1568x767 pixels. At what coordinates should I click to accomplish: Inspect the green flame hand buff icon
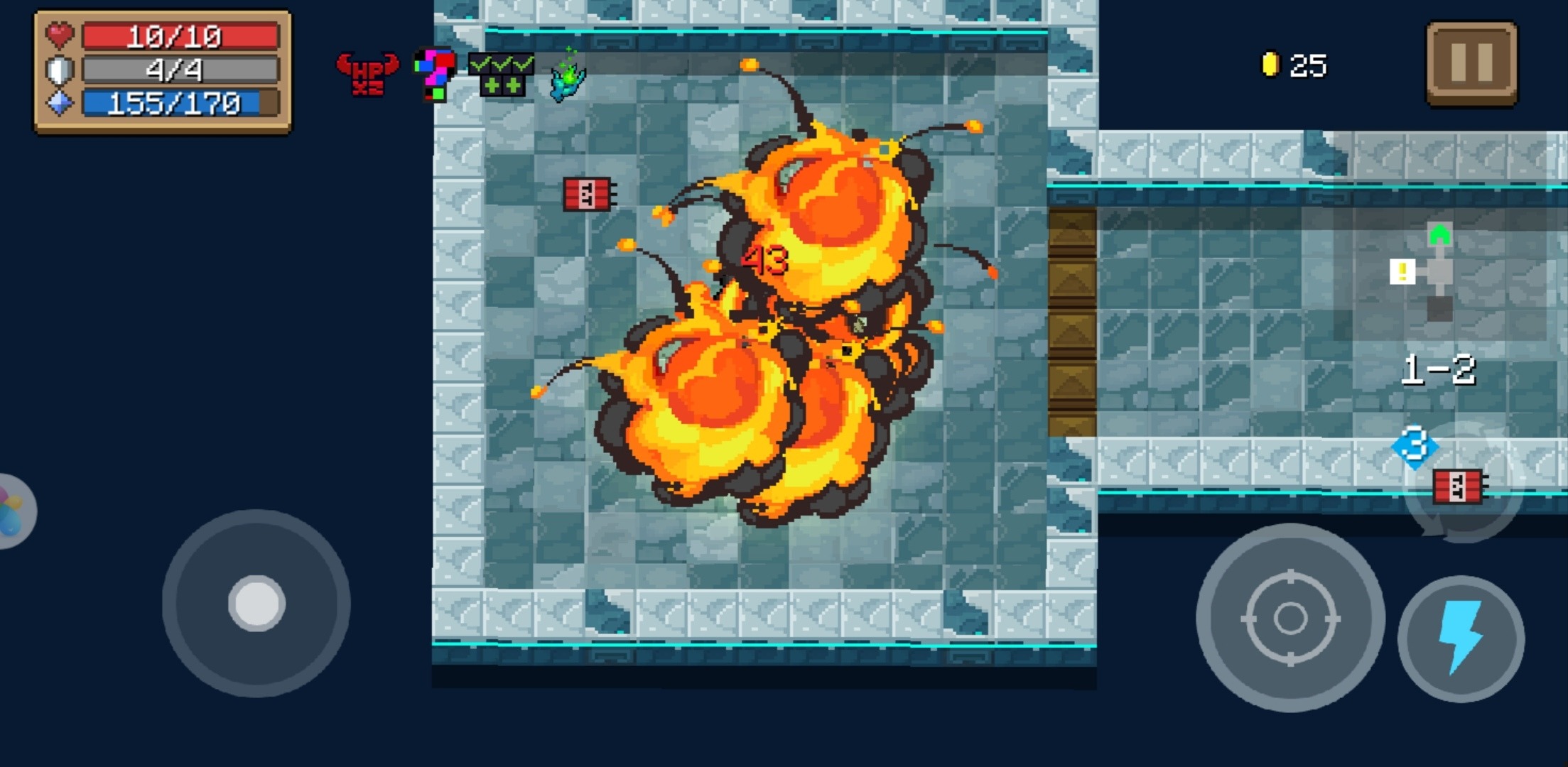[x=568, y=77]
